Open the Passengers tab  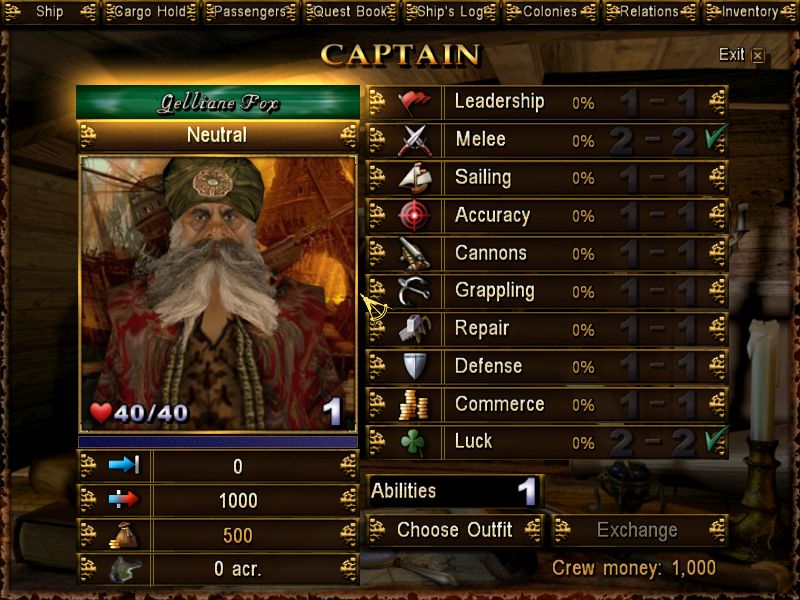pyautogui.click(x=249, y=12)
